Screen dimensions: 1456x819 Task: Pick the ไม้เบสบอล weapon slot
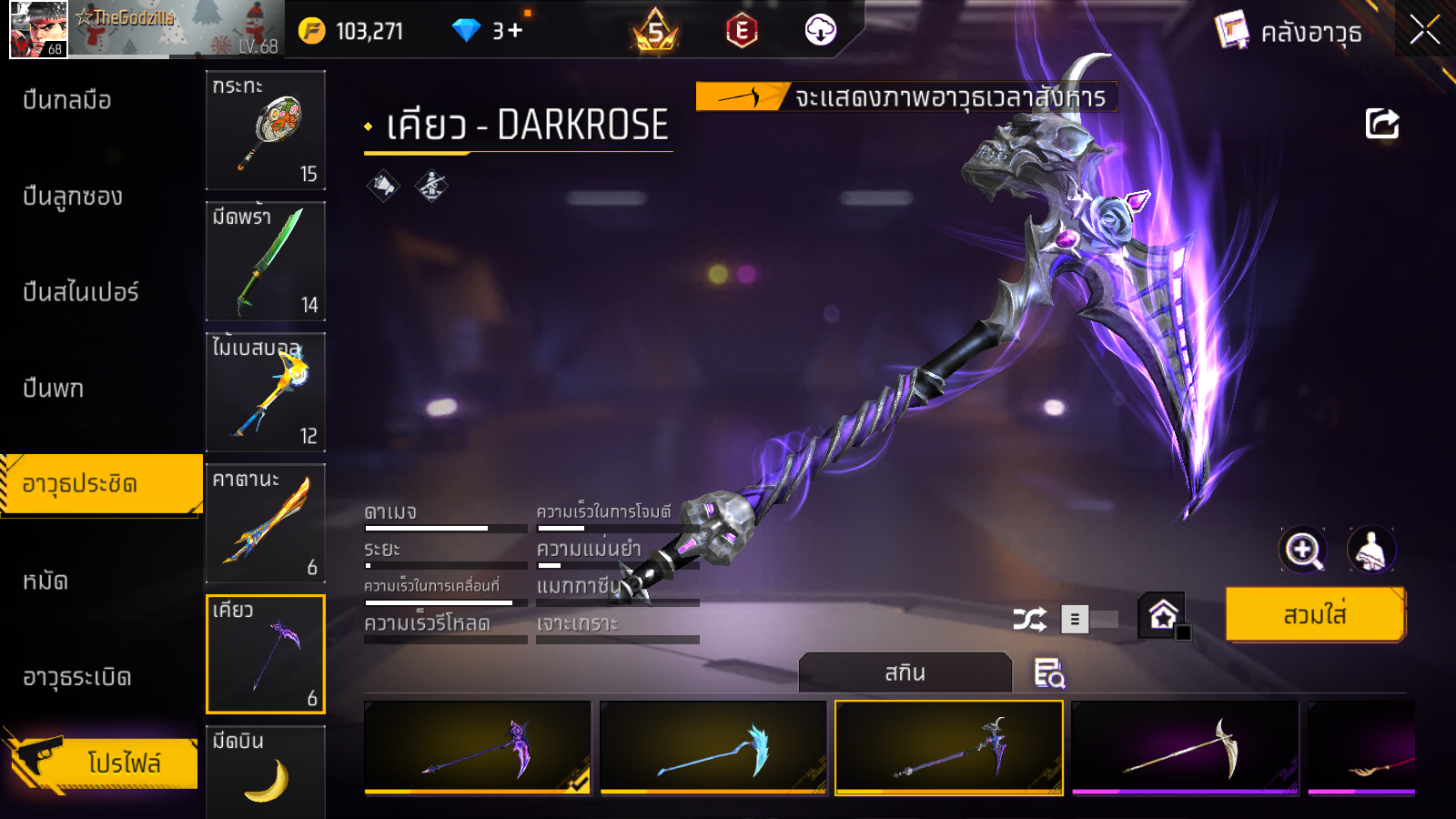(266, 392)
